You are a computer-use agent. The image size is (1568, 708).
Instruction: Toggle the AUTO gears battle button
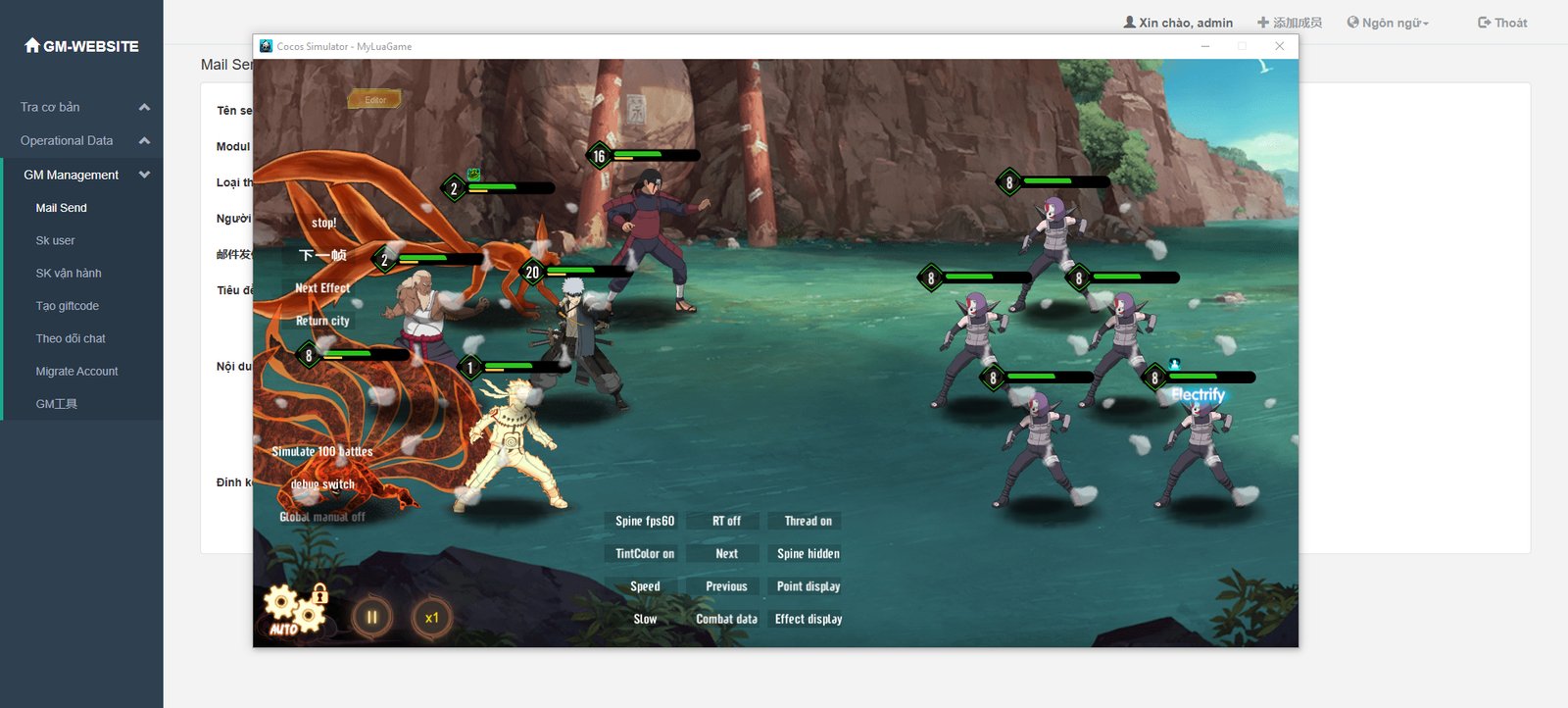(293, 610)
